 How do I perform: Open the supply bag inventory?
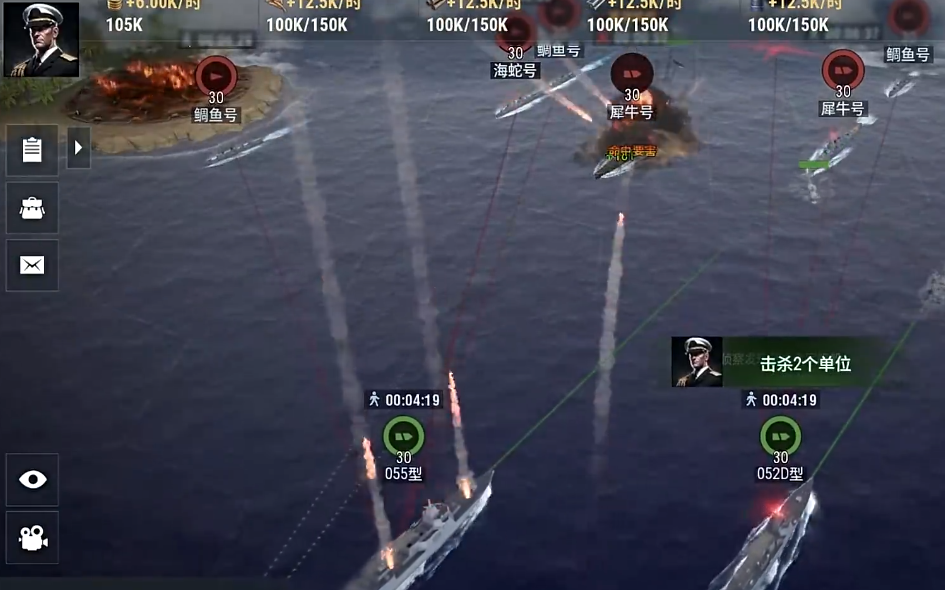tap(32, 208)
